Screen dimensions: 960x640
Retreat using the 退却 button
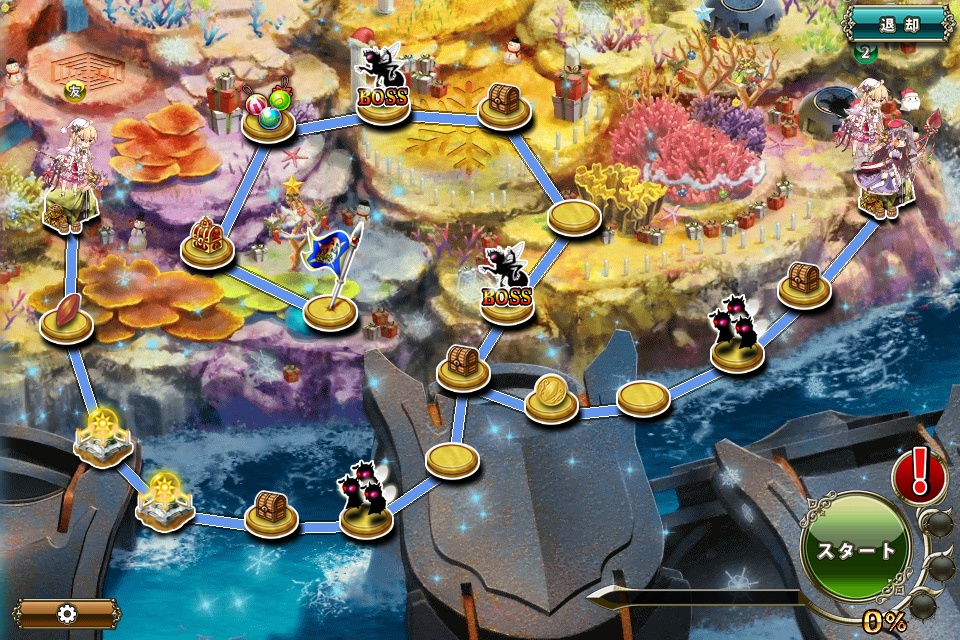pyautogui.click(x=898, y=22)
